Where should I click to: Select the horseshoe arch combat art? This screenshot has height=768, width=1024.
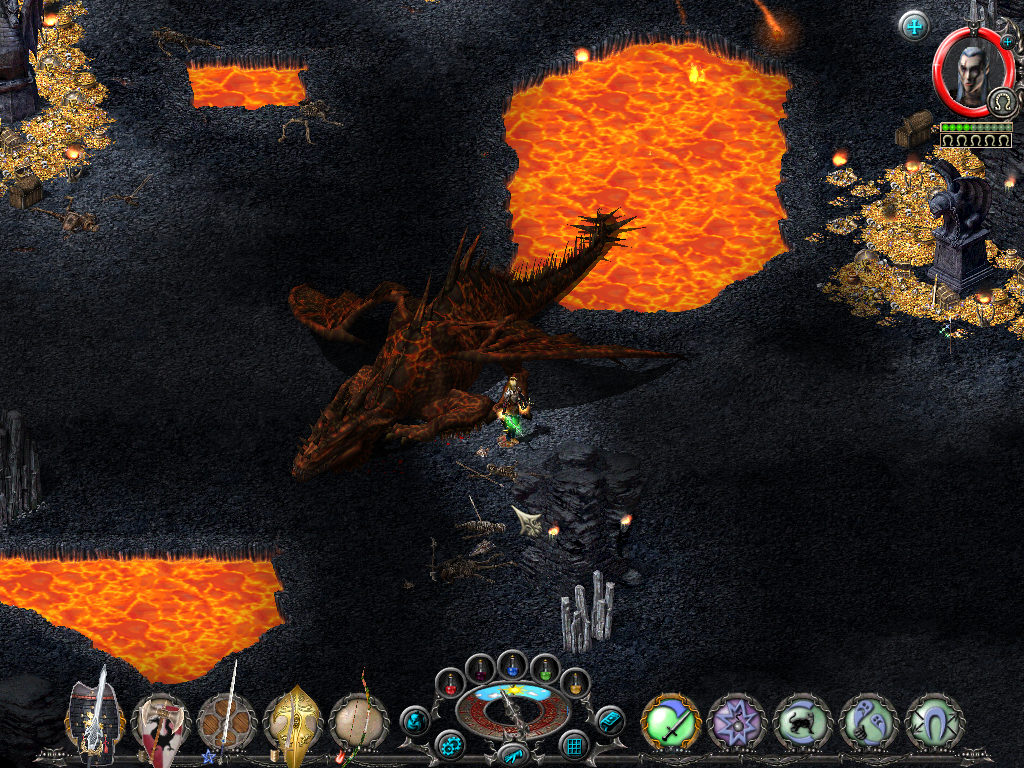[935, 721]
